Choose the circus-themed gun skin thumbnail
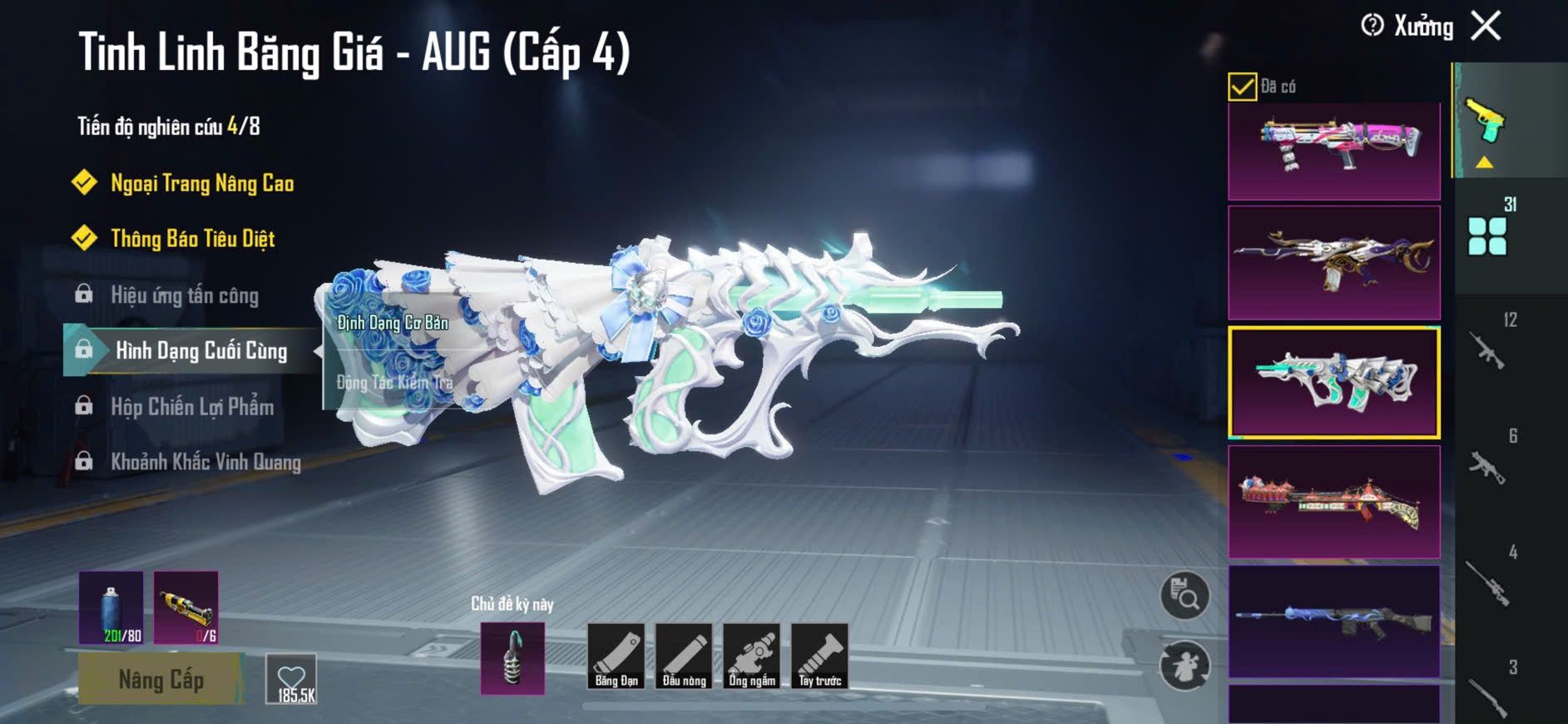Image resolution: width=1568 pixels, height=724 pixels. pos(1333,502)
